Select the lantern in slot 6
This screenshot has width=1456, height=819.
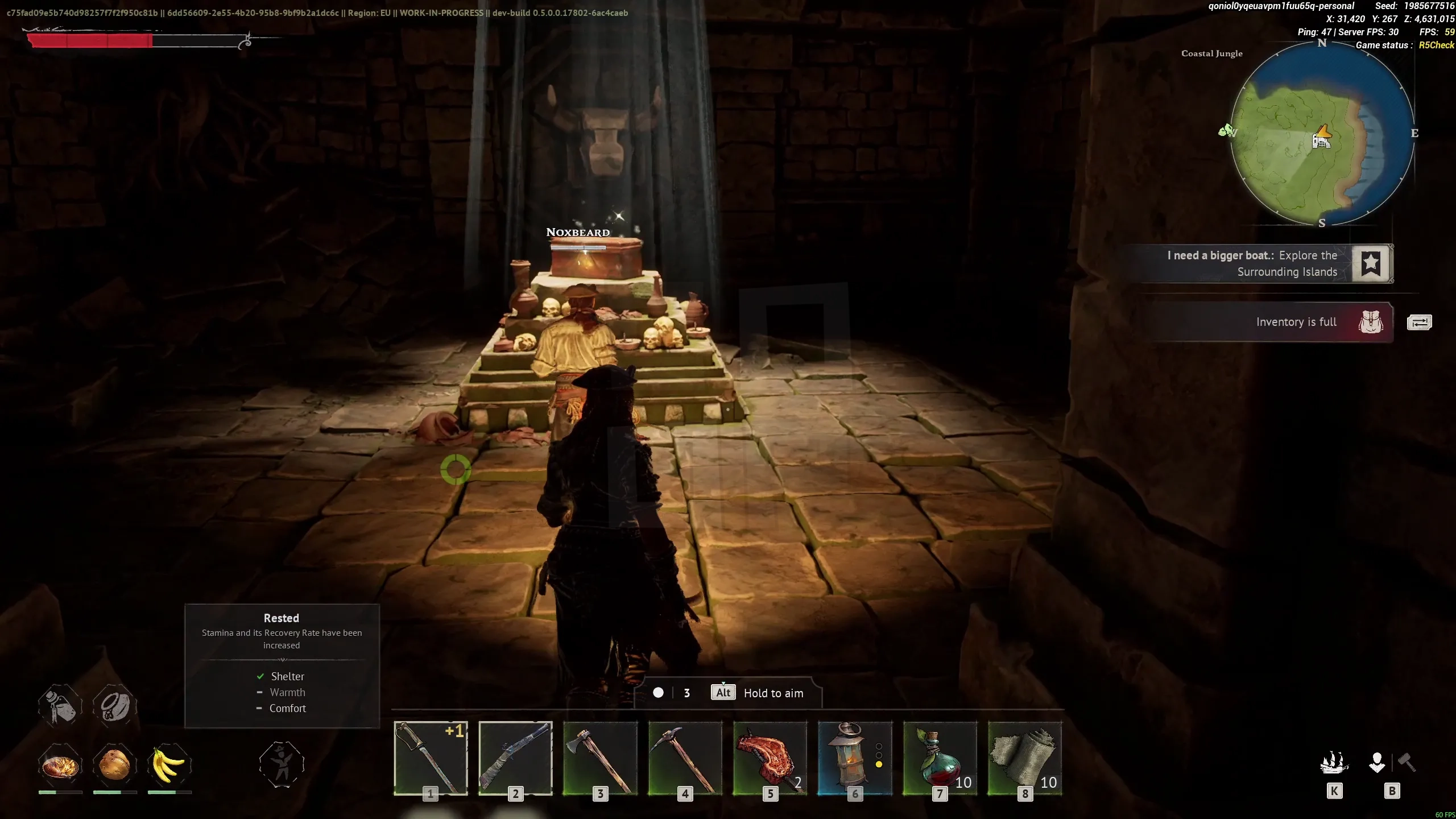point(853,759)
